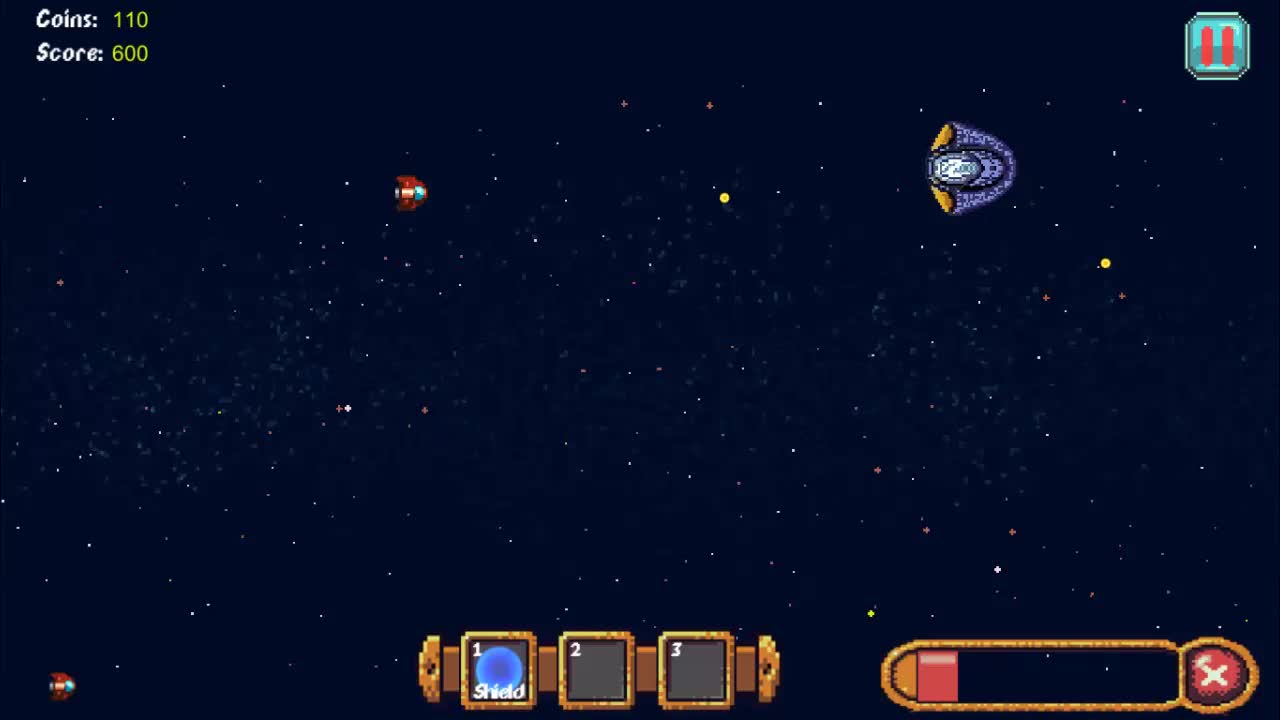This screenshot has height=720, width=1280.
Task: Select empty item slot 3
Action: point(693,670)
